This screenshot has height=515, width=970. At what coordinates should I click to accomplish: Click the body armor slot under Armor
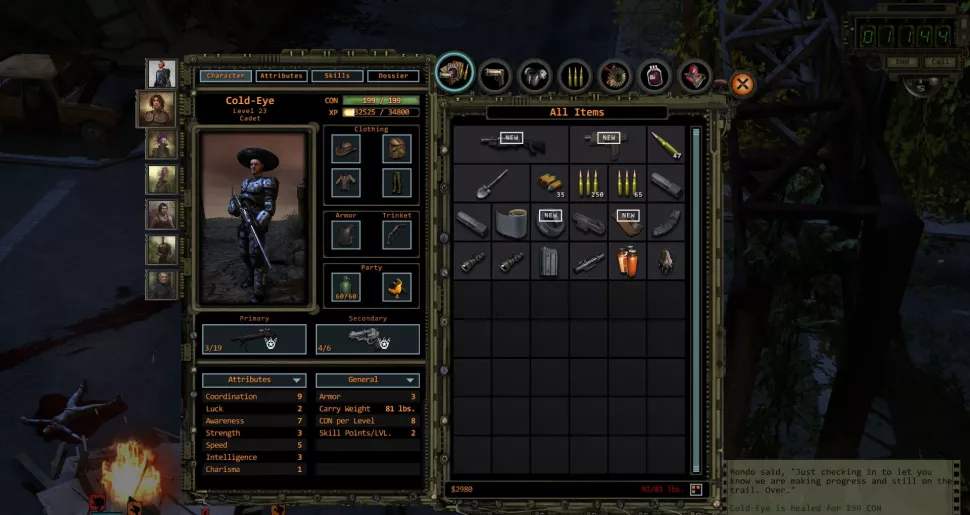[347, 234]
